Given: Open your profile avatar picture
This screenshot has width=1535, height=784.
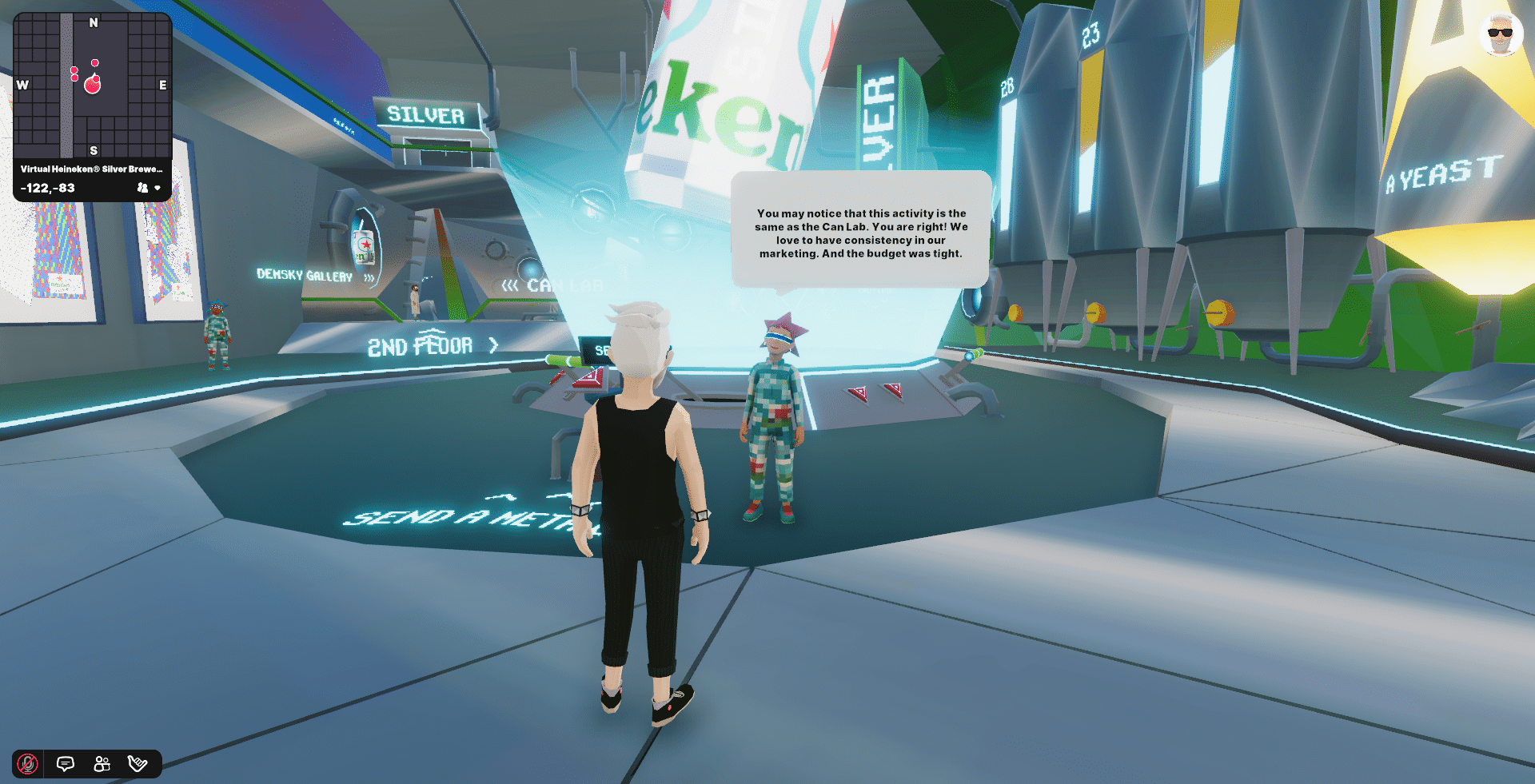Looking at the screenshot, I should (1500, 35).
